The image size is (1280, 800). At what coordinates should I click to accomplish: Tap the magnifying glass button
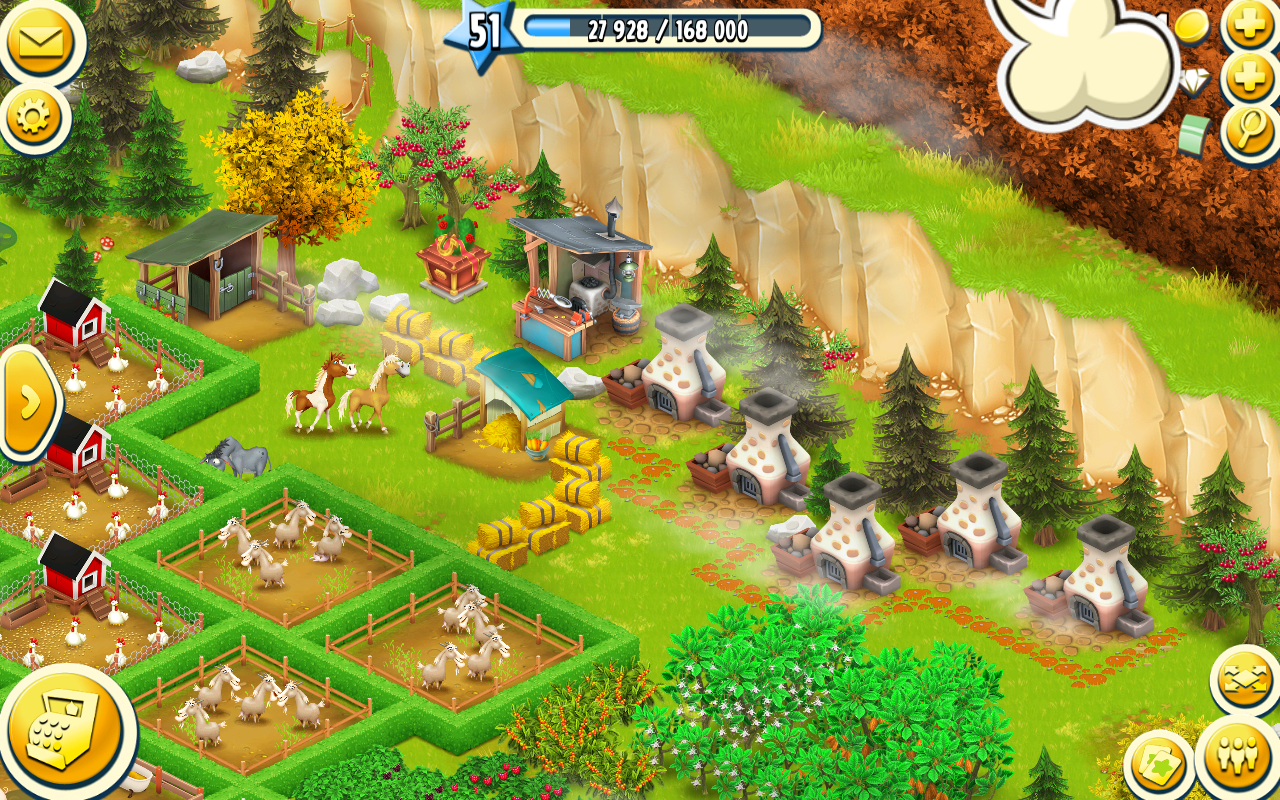coord(1250,133)
